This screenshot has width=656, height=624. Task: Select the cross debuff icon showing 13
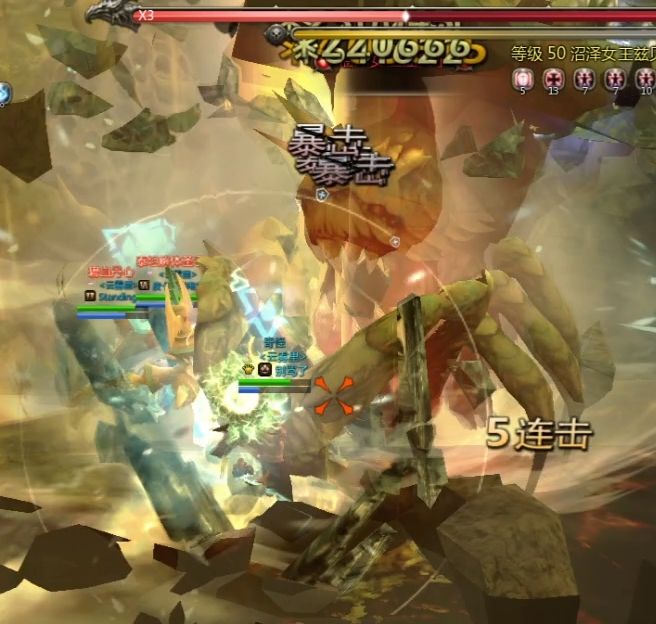[553, 77]
